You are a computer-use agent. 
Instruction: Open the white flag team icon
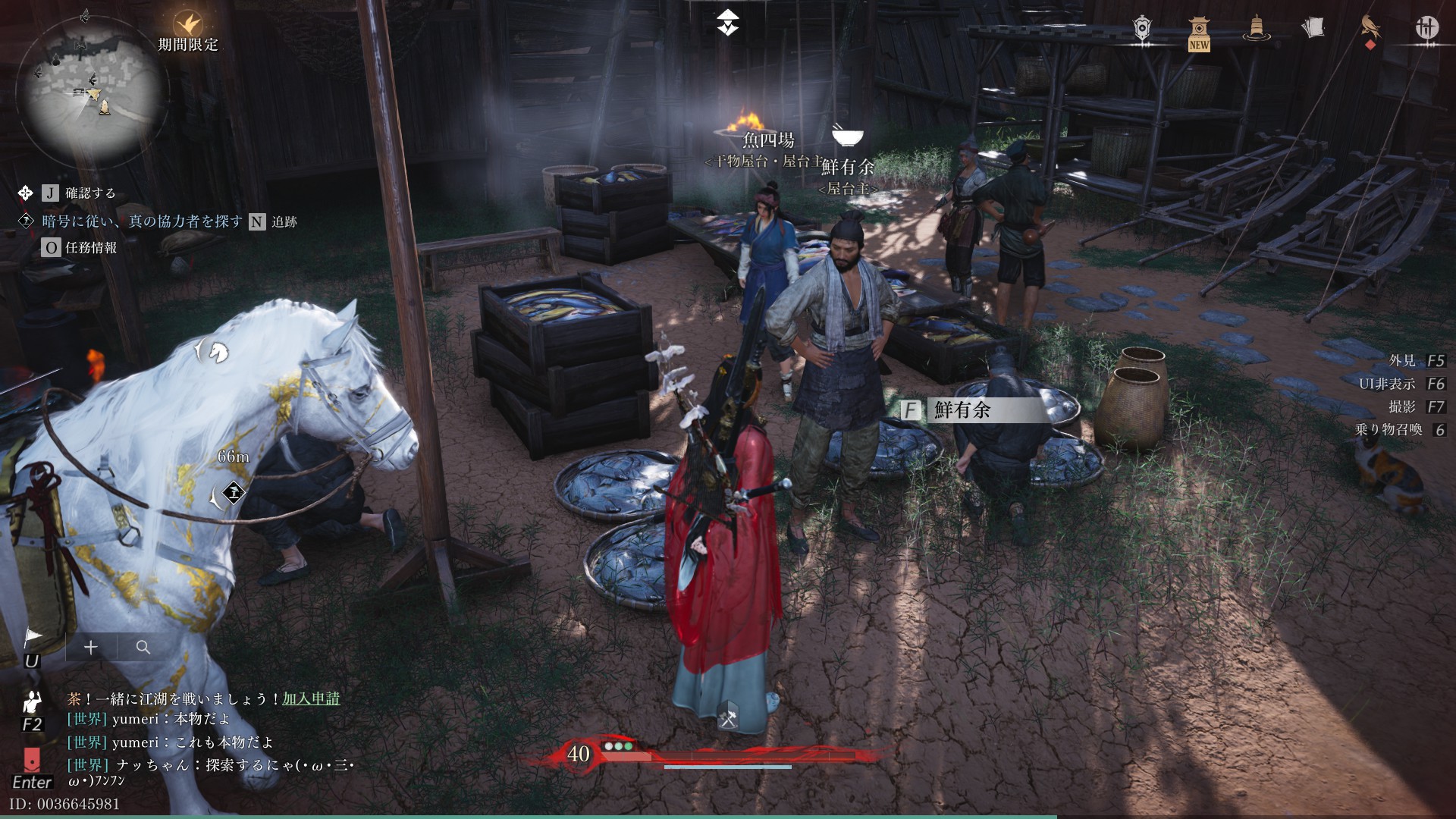pos(33,637)
